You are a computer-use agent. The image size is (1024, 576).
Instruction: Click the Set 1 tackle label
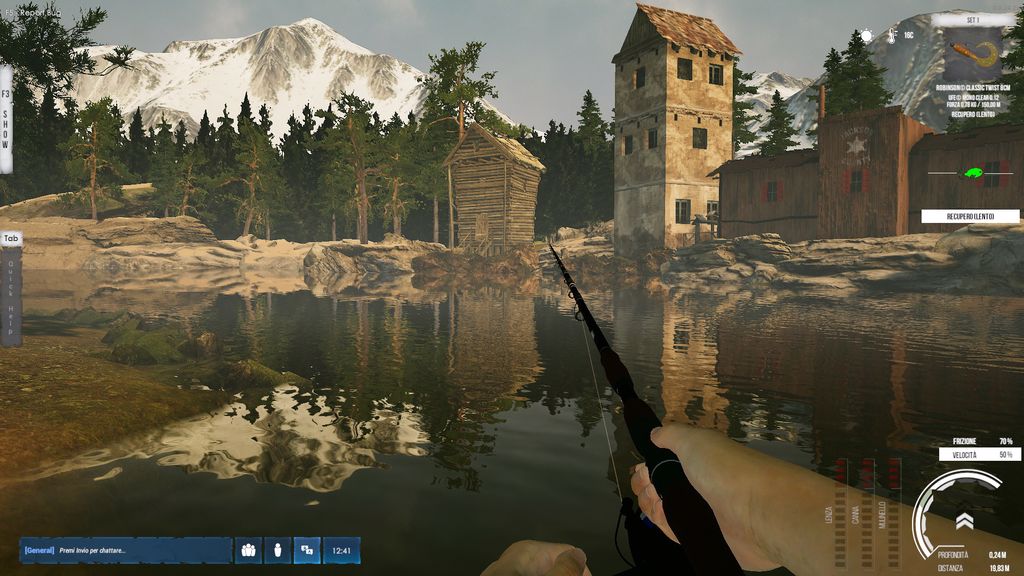click(973, 19)
